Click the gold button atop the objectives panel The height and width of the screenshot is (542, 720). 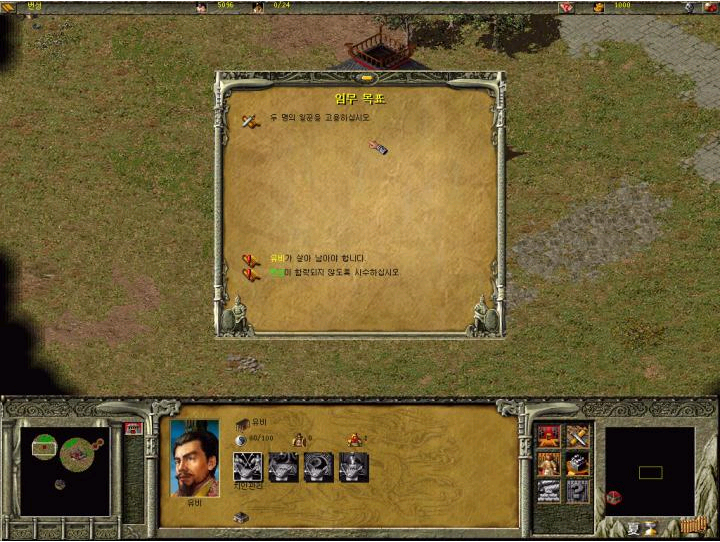click(x=366, y=77)
